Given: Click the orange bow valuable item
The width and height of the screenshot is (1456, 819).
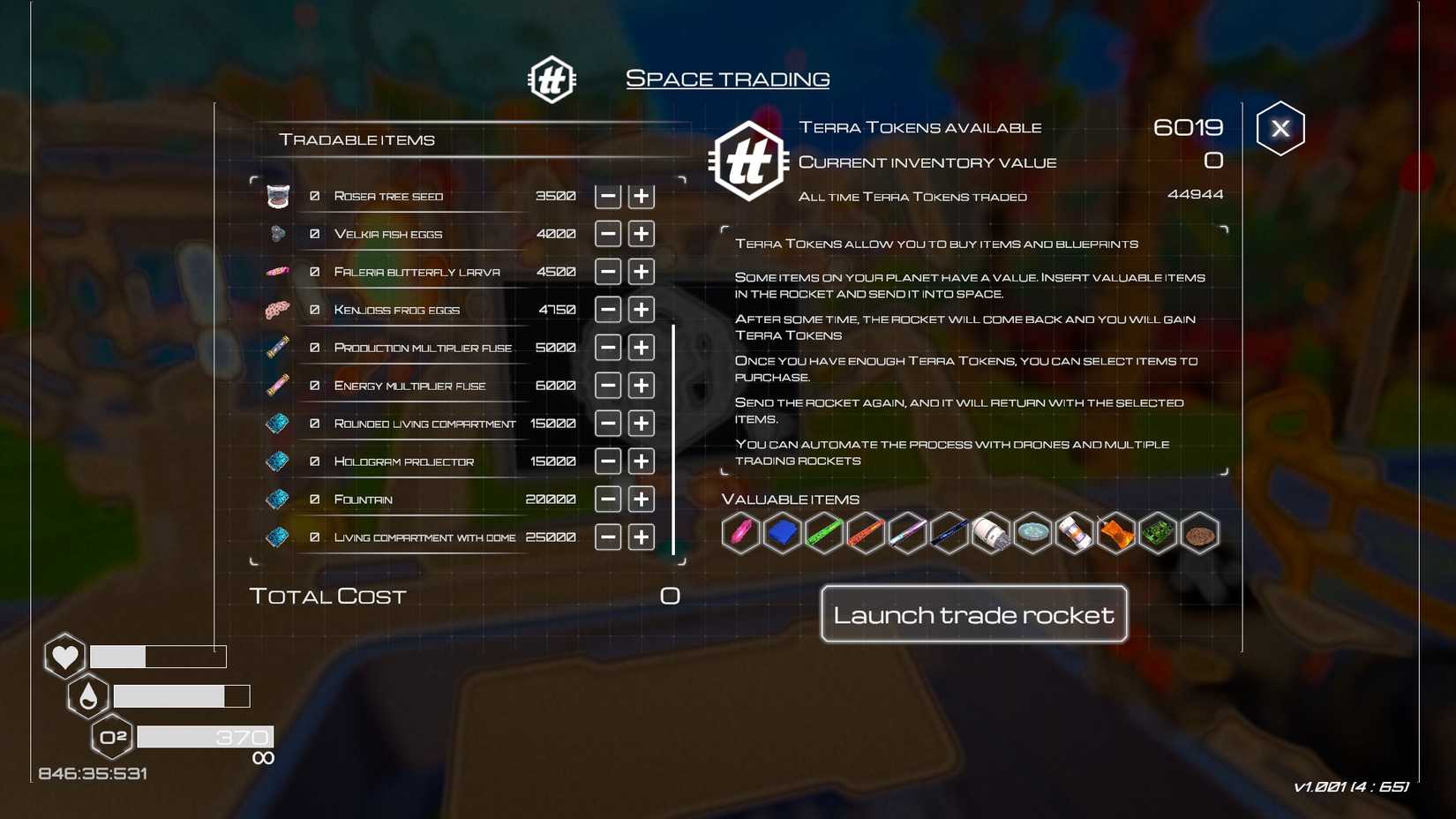Looking at the screenshot, I should click(1115, 533).
